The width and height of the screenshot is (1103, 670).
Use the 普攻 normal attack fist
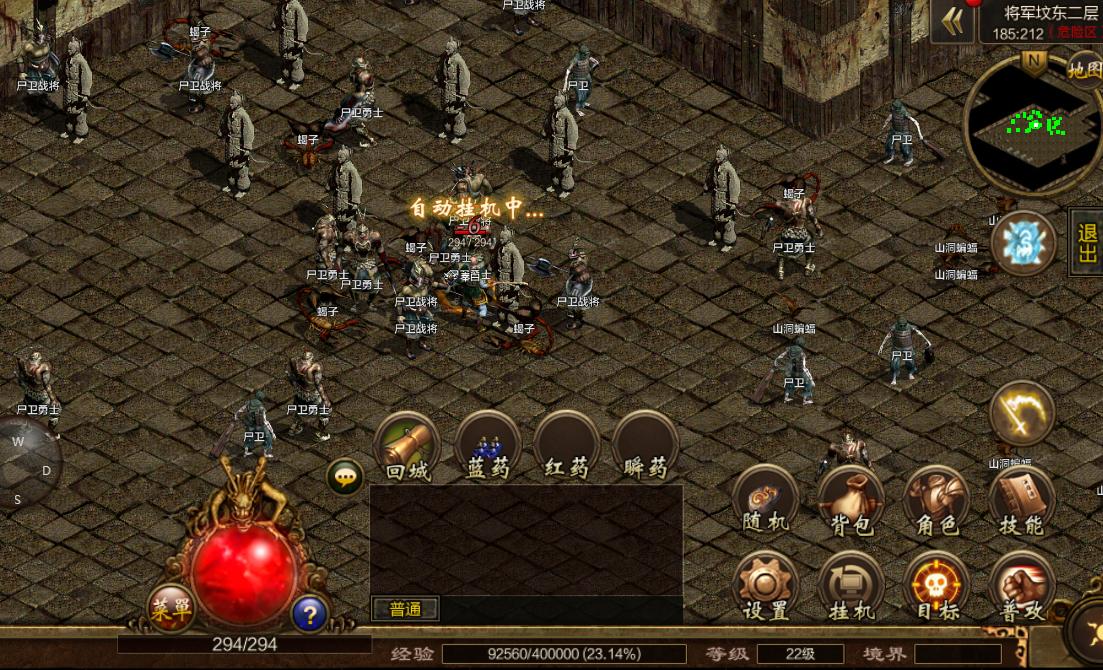click(x=1021, y=586)
